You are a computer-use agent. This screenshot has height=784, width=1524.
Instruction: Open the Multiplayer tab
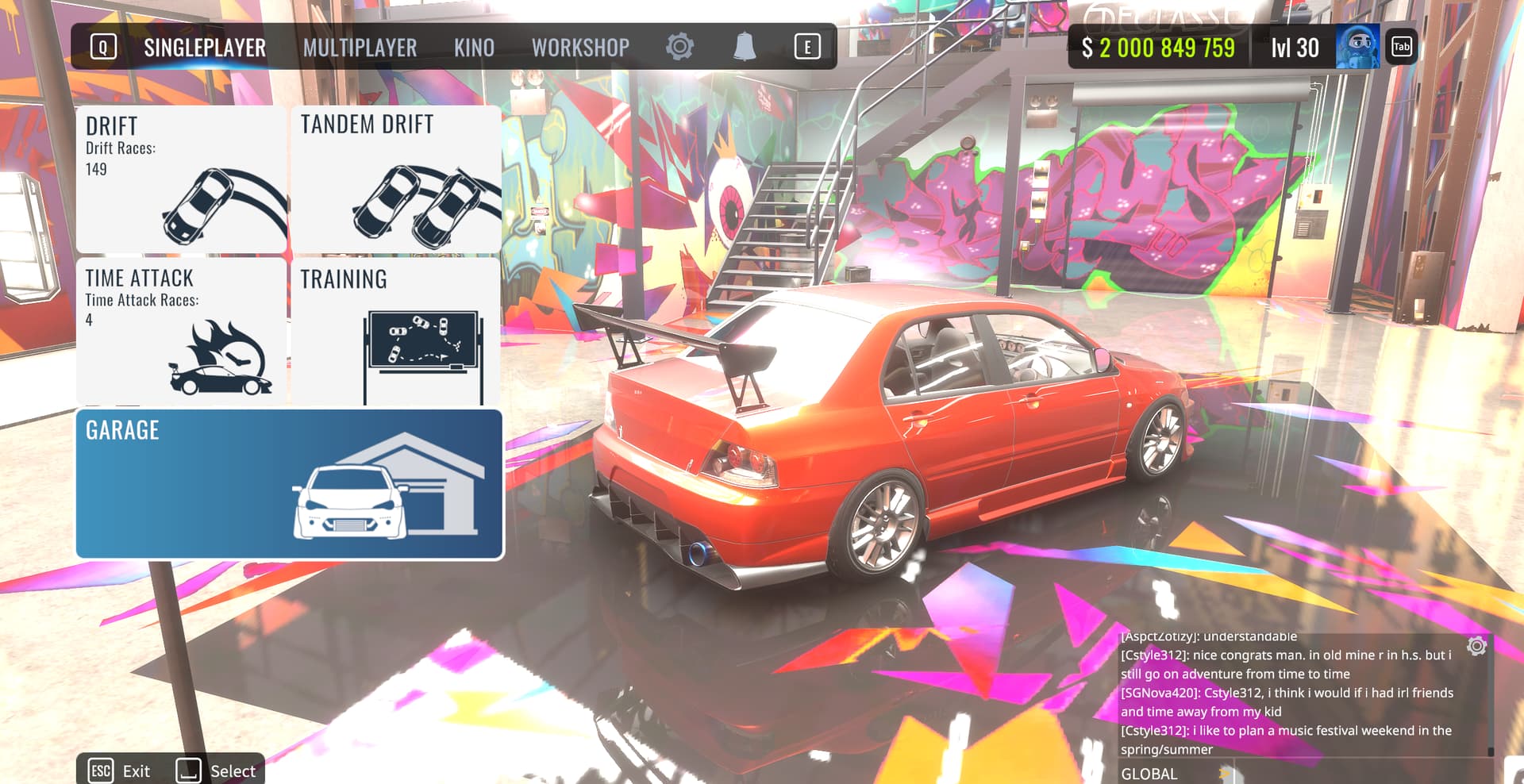tap(360, 48)
